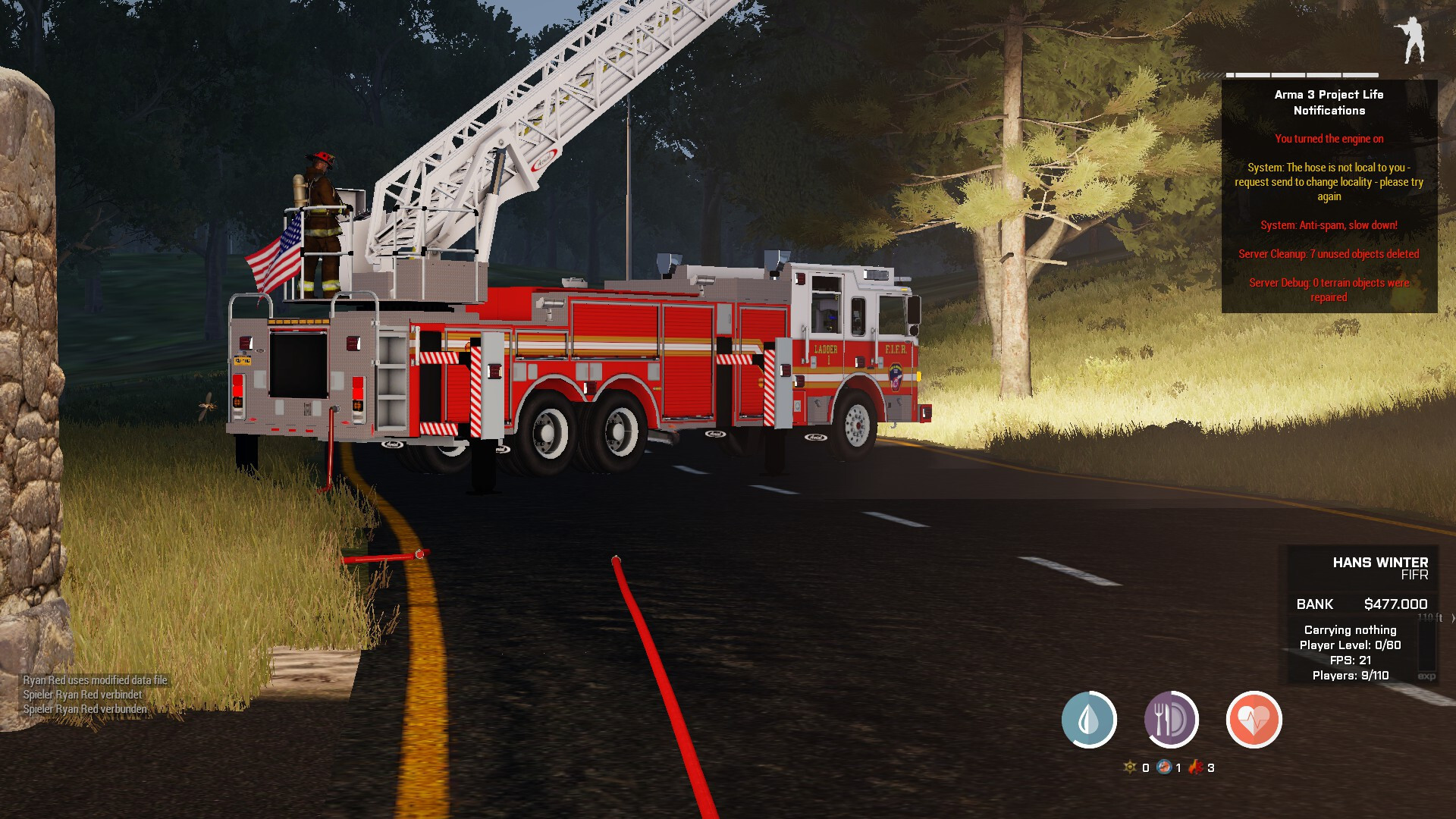The height and width of the screenshot is (819, 1456).
Task: Click the water drop thirst icon
Action: tap(1089, 719)
